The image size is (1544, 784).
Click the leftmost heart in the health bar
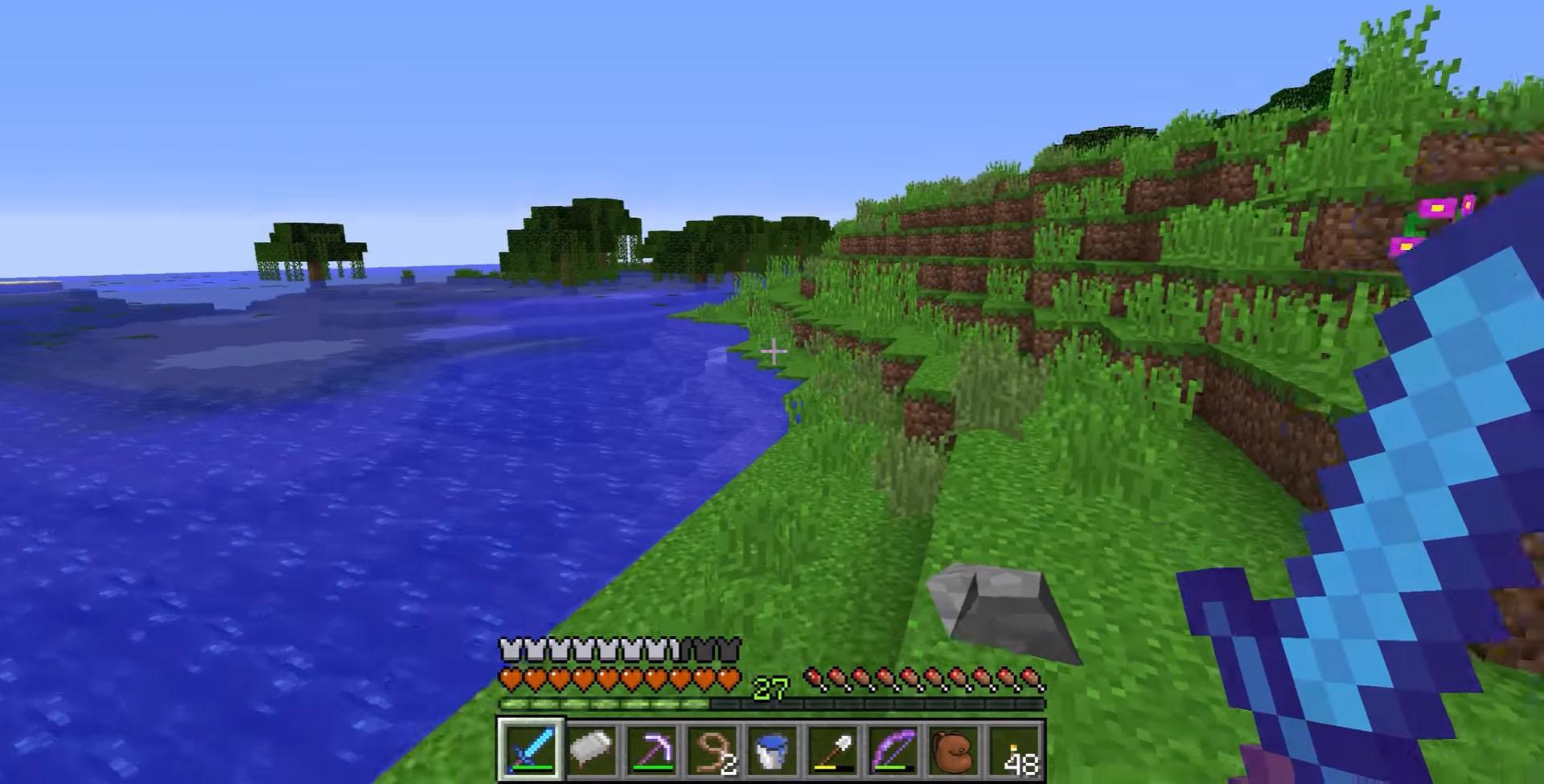pyautogui.click(x=510, y=679)
